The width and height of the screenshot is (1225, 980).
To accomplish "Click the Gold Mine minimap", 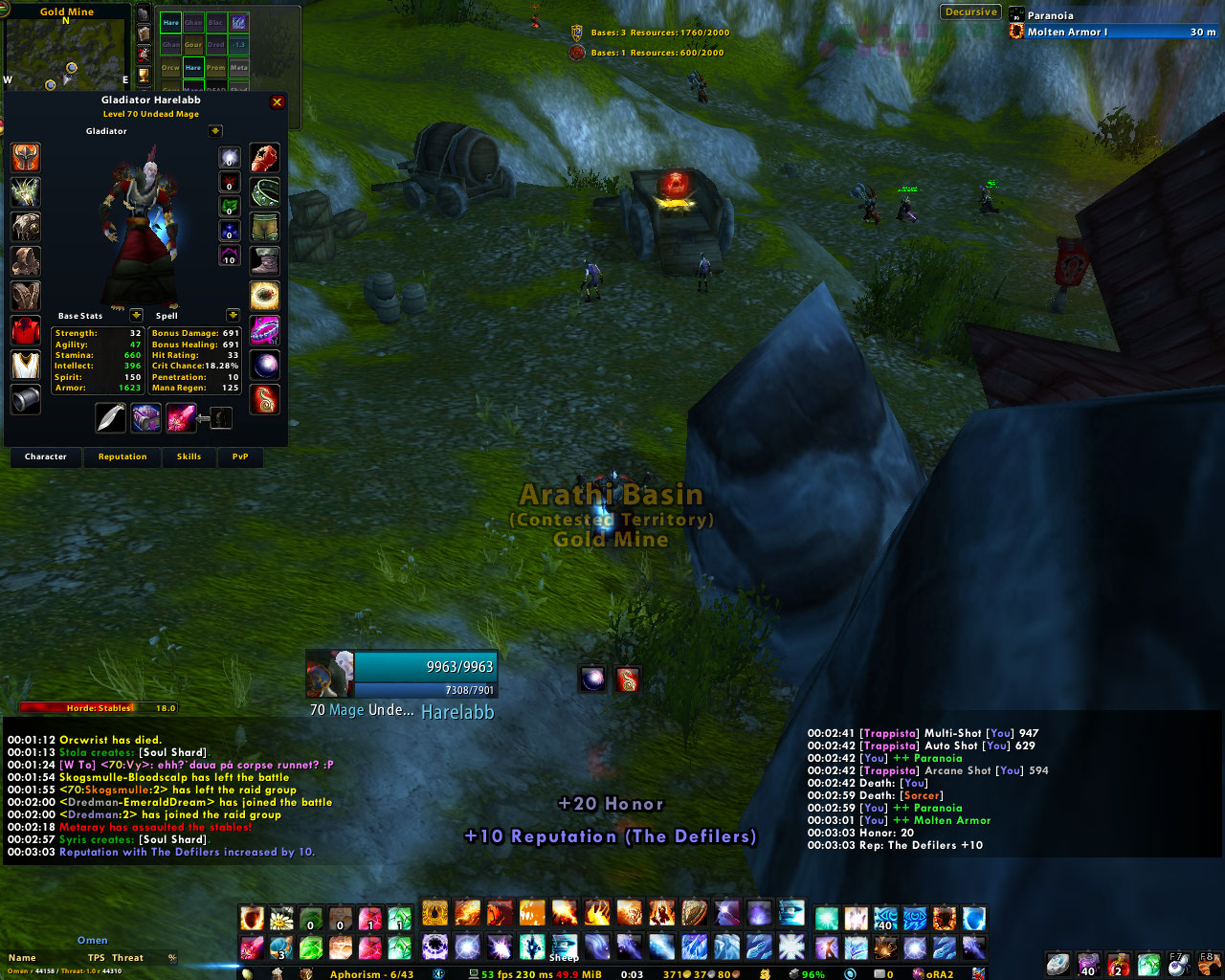I will tap(66, 48).
